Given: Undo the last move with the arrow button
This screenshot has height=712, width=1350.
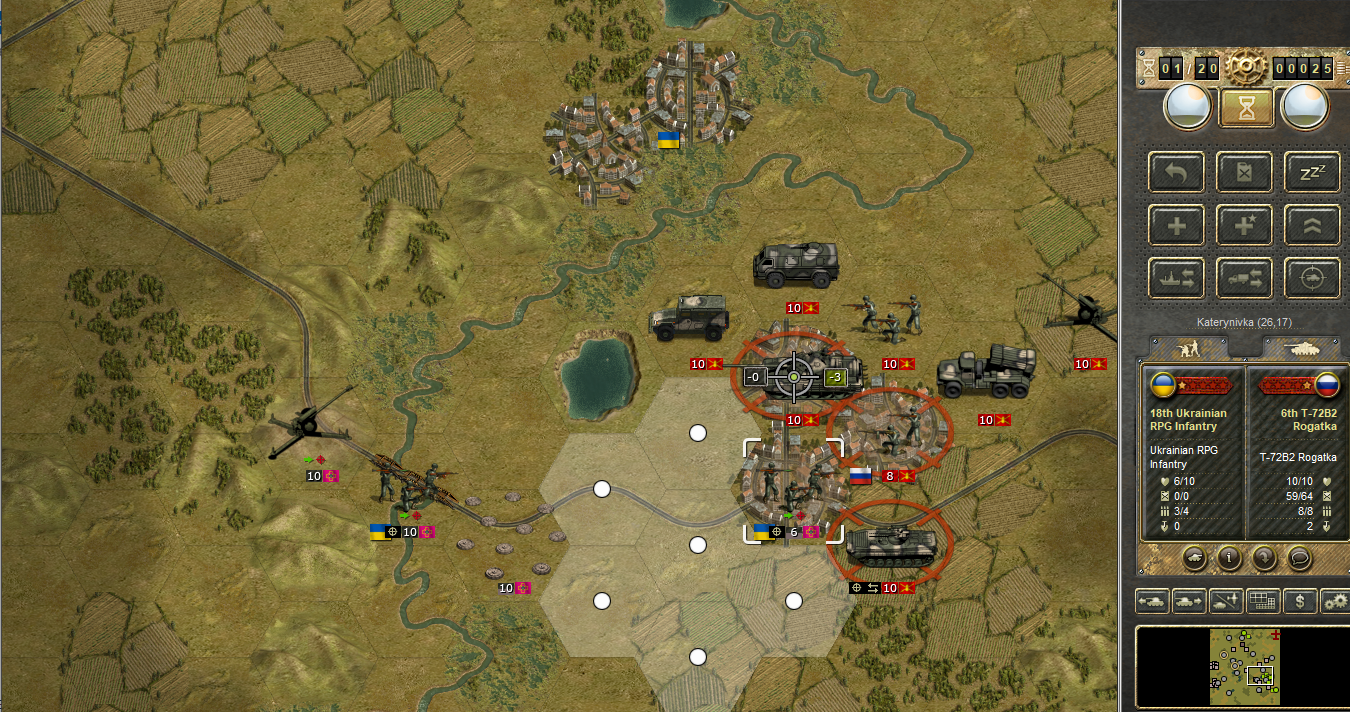Looking at the screenshot, I should (x=1177, y=172).
